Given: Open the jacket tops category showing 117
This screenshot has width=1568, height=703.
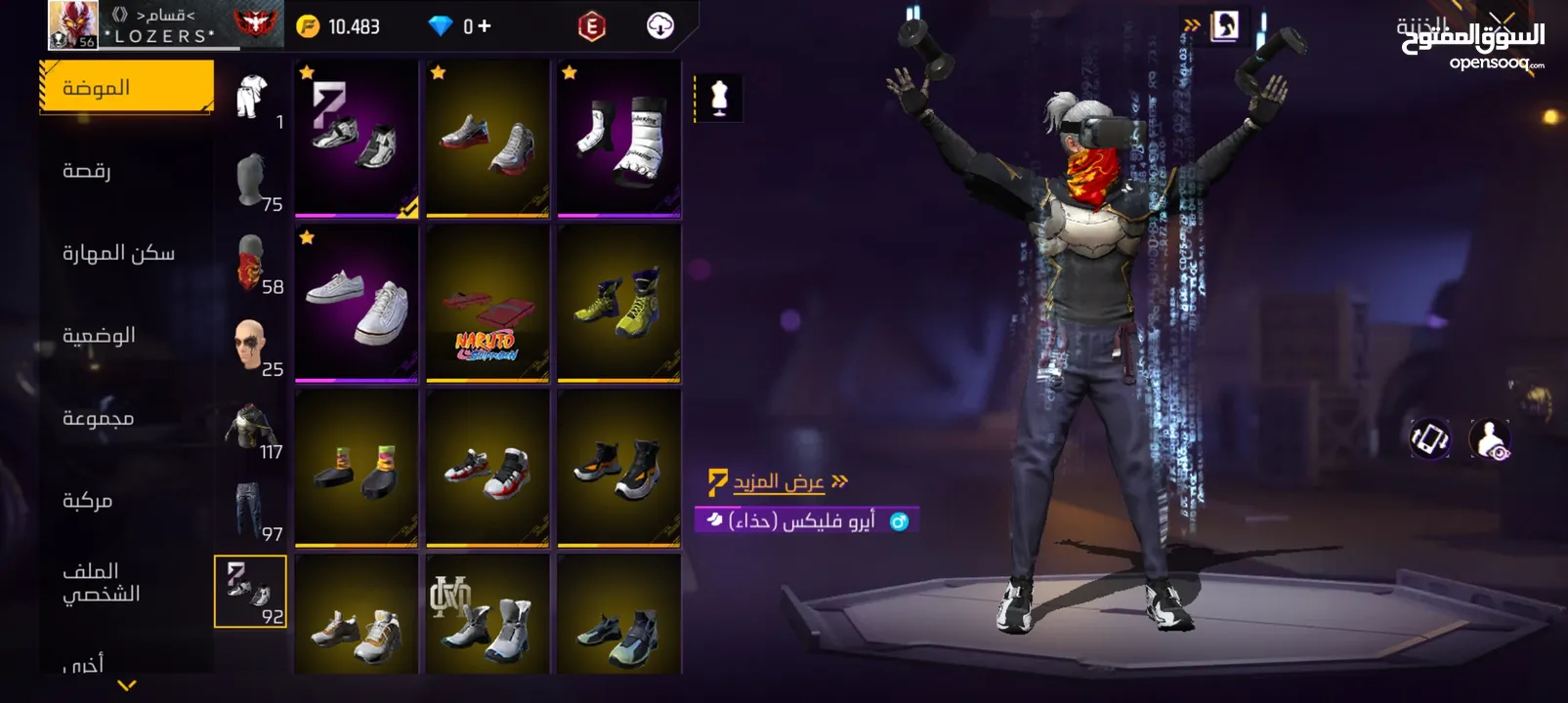Looking at the screenshot, I should point(250,428).
